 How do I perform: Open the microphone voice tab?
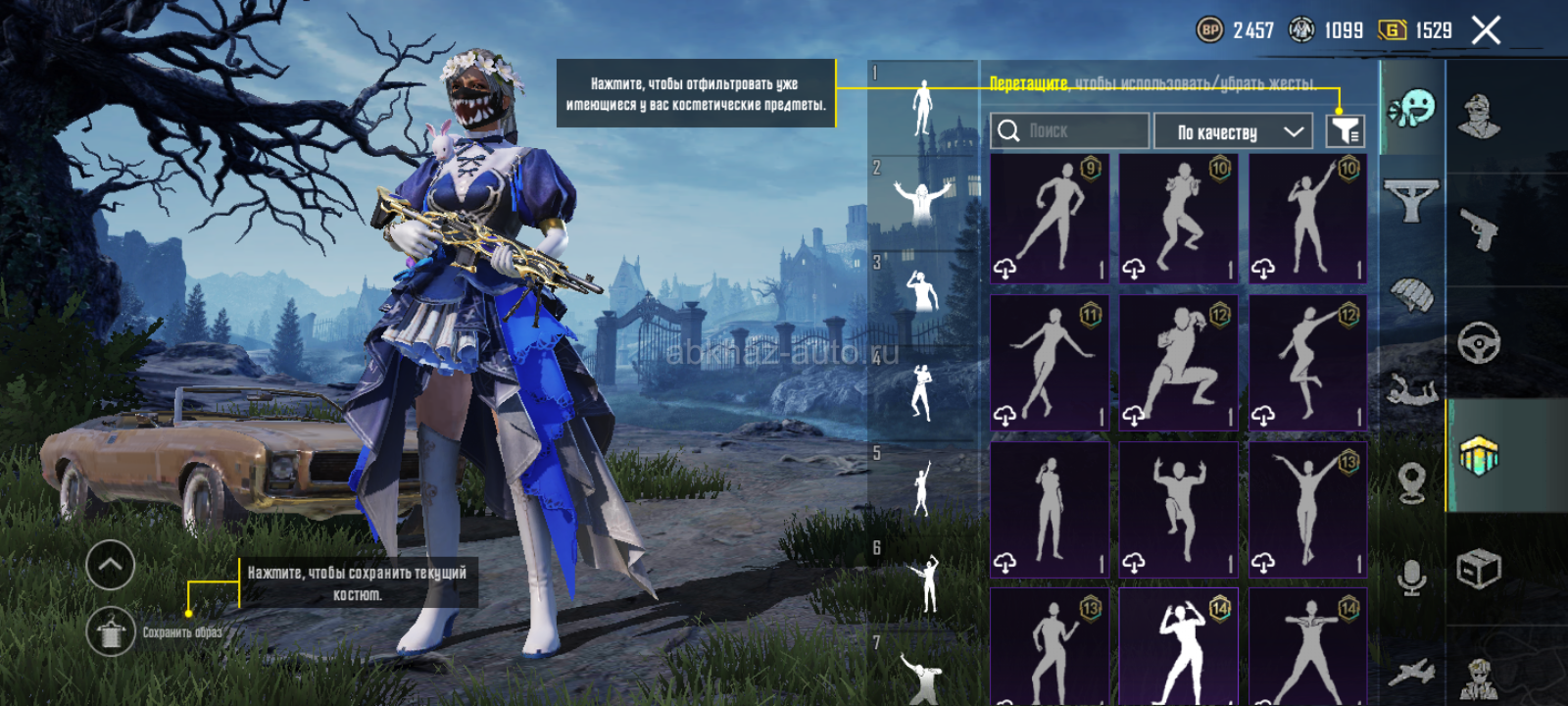[x=1411, y=578]
